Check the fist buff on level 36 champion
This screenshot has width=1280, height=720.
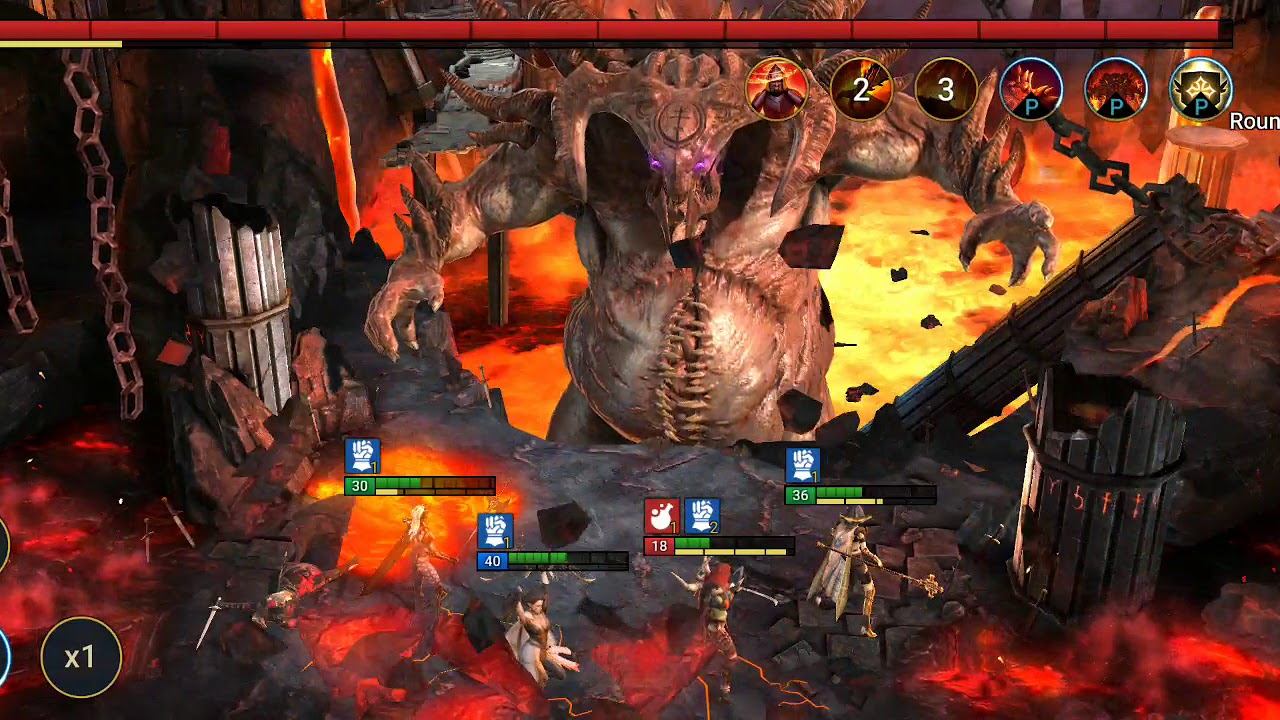[x=802, y=465]
